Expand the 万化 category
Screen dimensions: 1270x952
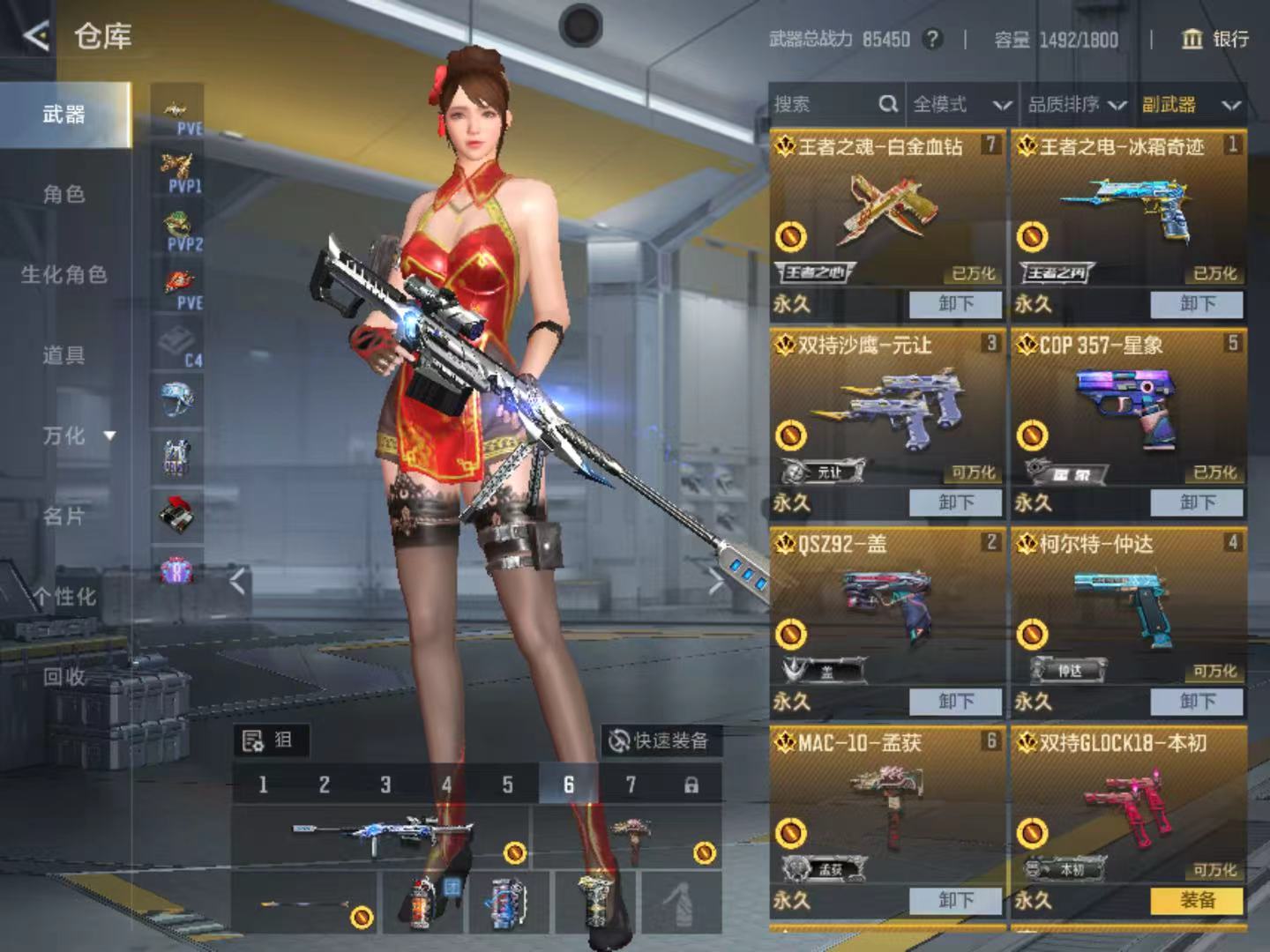(78, 435)
